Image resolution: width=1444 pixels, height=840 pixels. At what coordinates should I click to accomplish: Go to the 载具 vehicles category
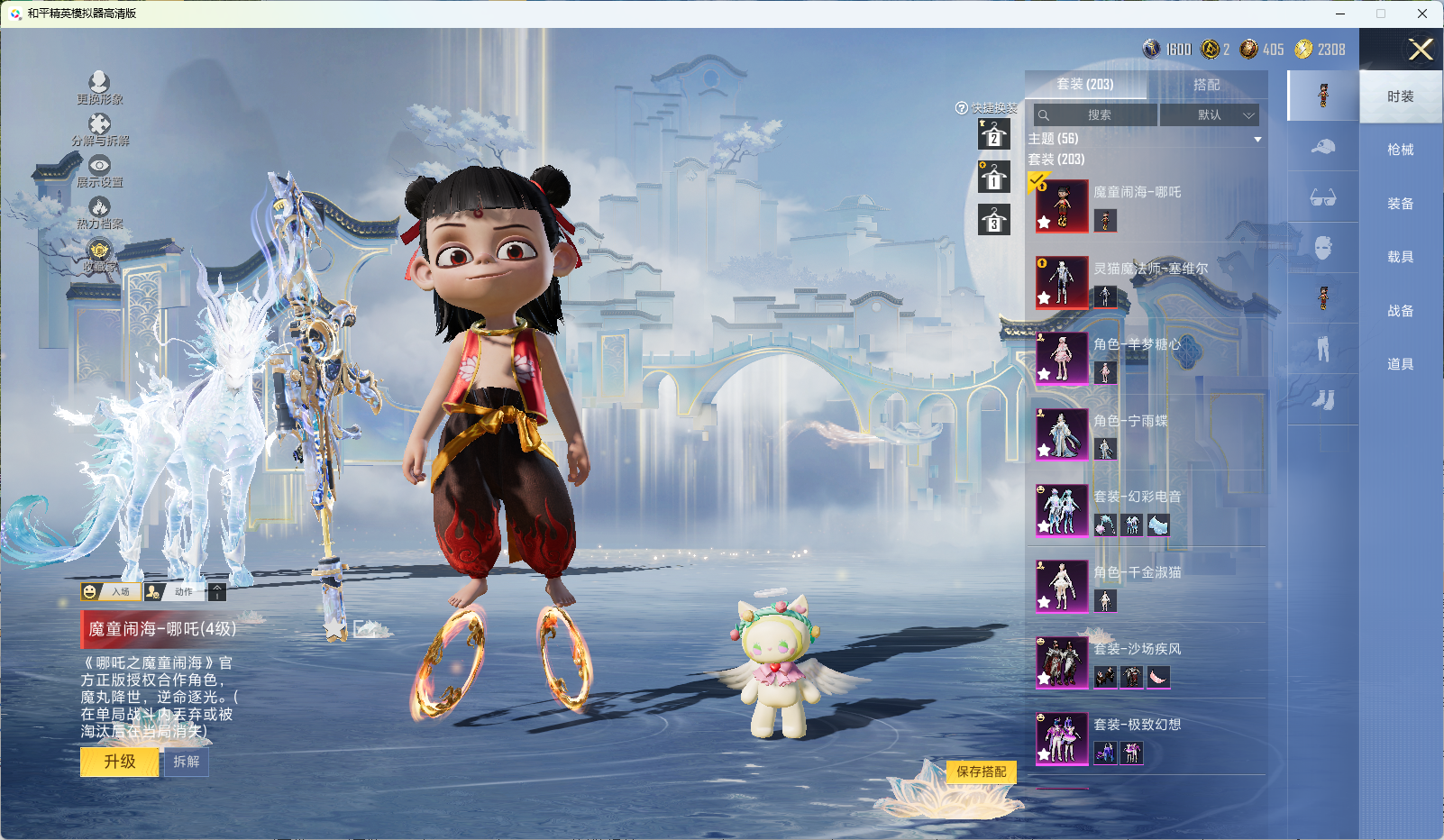click(1400, 257)
